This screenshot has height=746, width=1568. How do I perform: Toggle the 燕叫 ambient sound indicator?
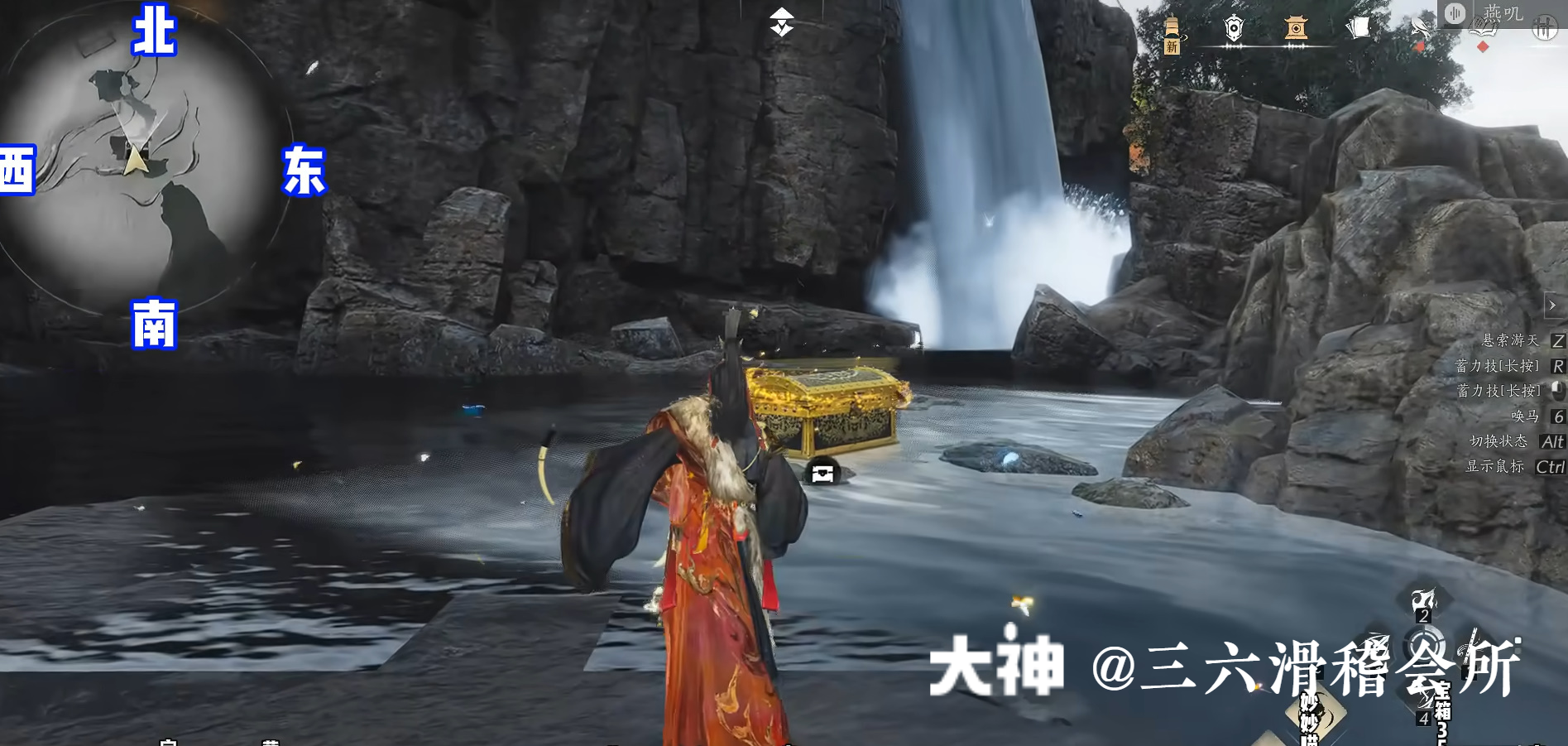click(1456, 12)
